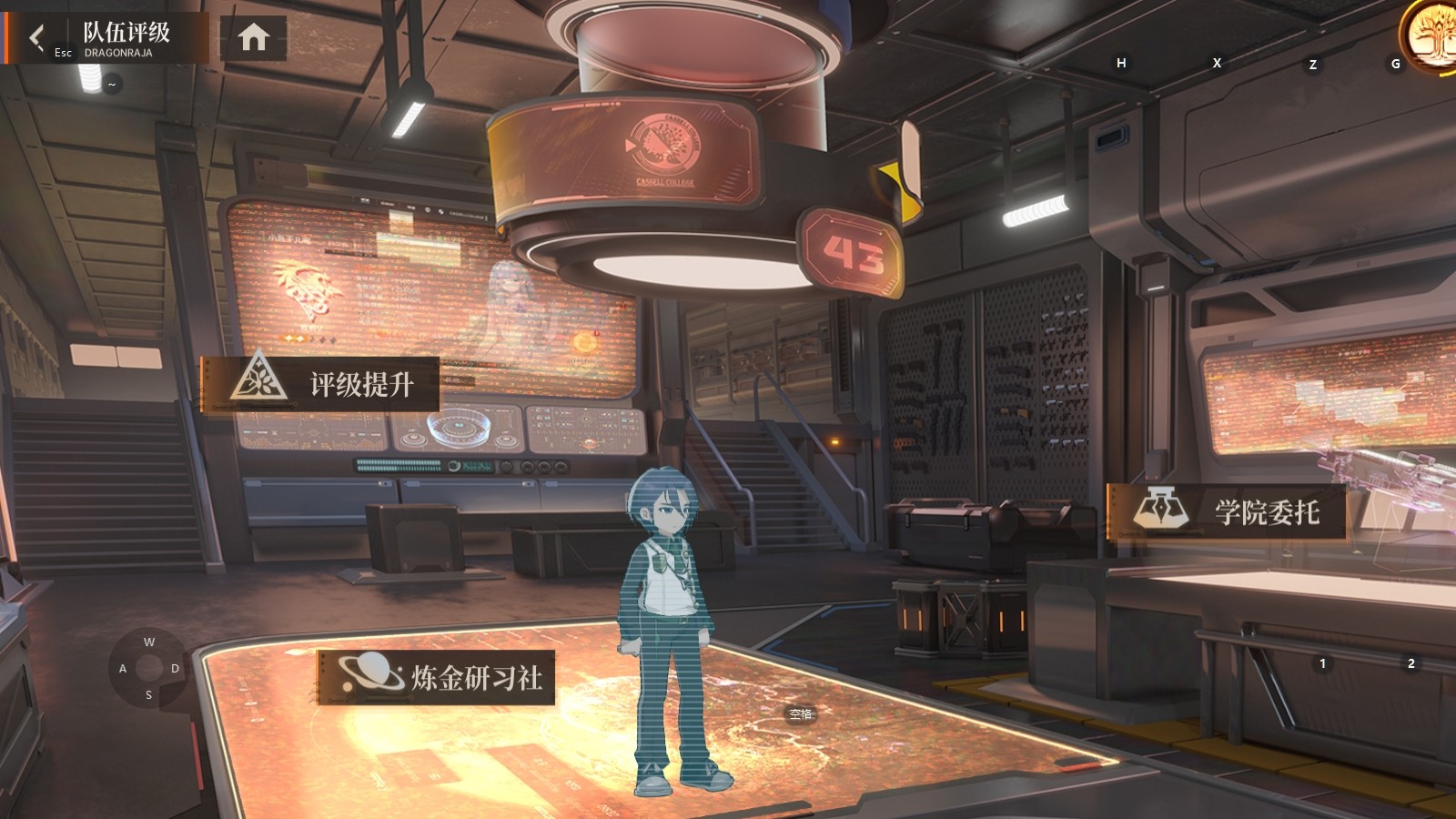Click the ~ key hint icon near top left
Viewport: 1456px width, 819px height.
pyautogui.click(x=111, y=84)
